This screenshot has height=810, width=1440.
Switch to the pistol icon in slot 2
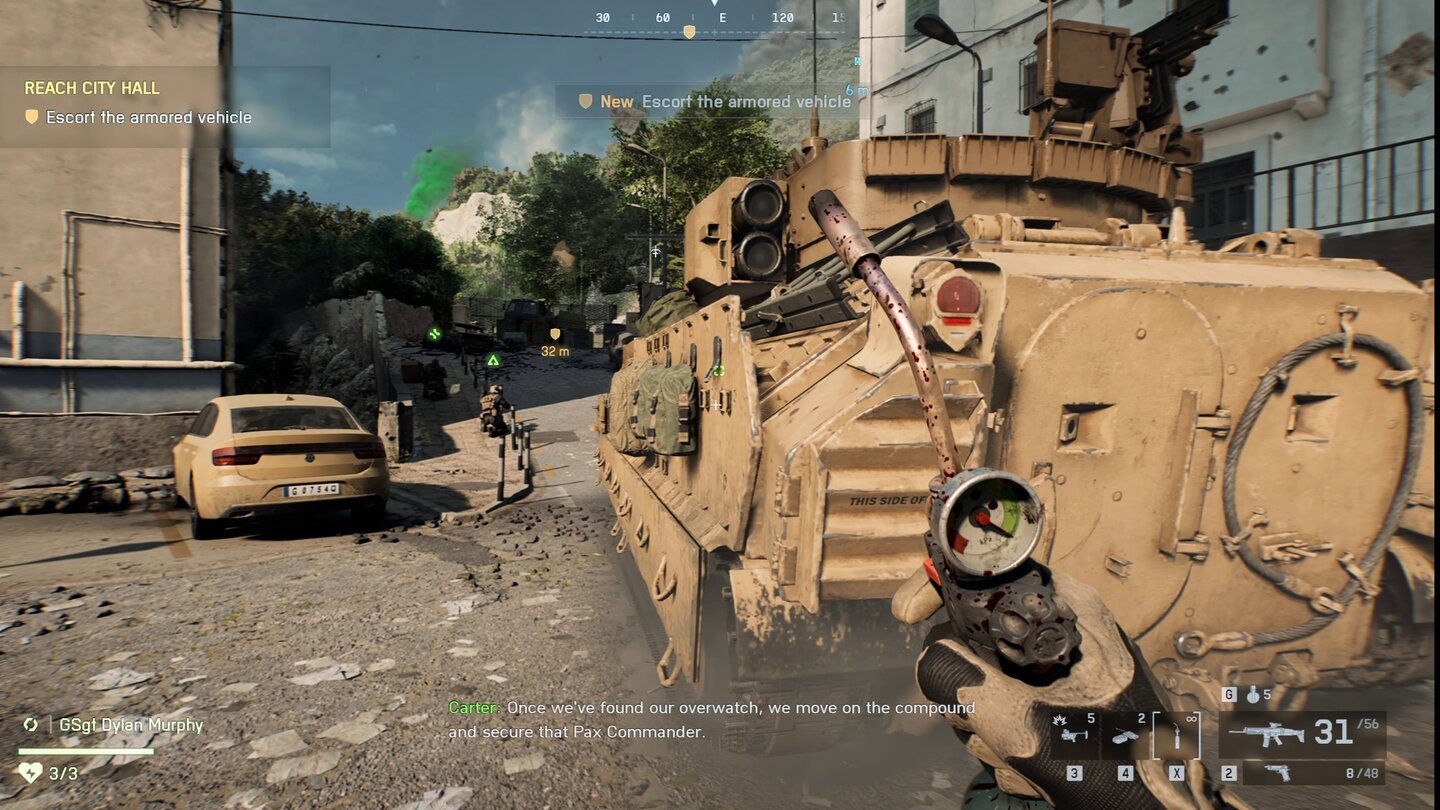tap(1277, 774)
